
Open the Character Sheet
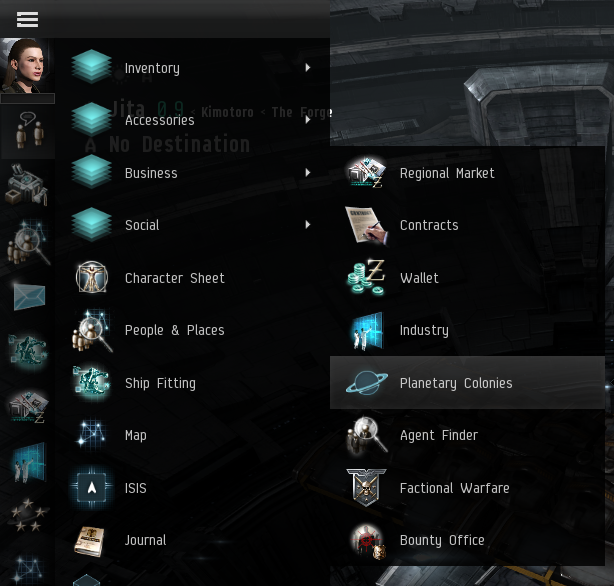tap(174, 278)
